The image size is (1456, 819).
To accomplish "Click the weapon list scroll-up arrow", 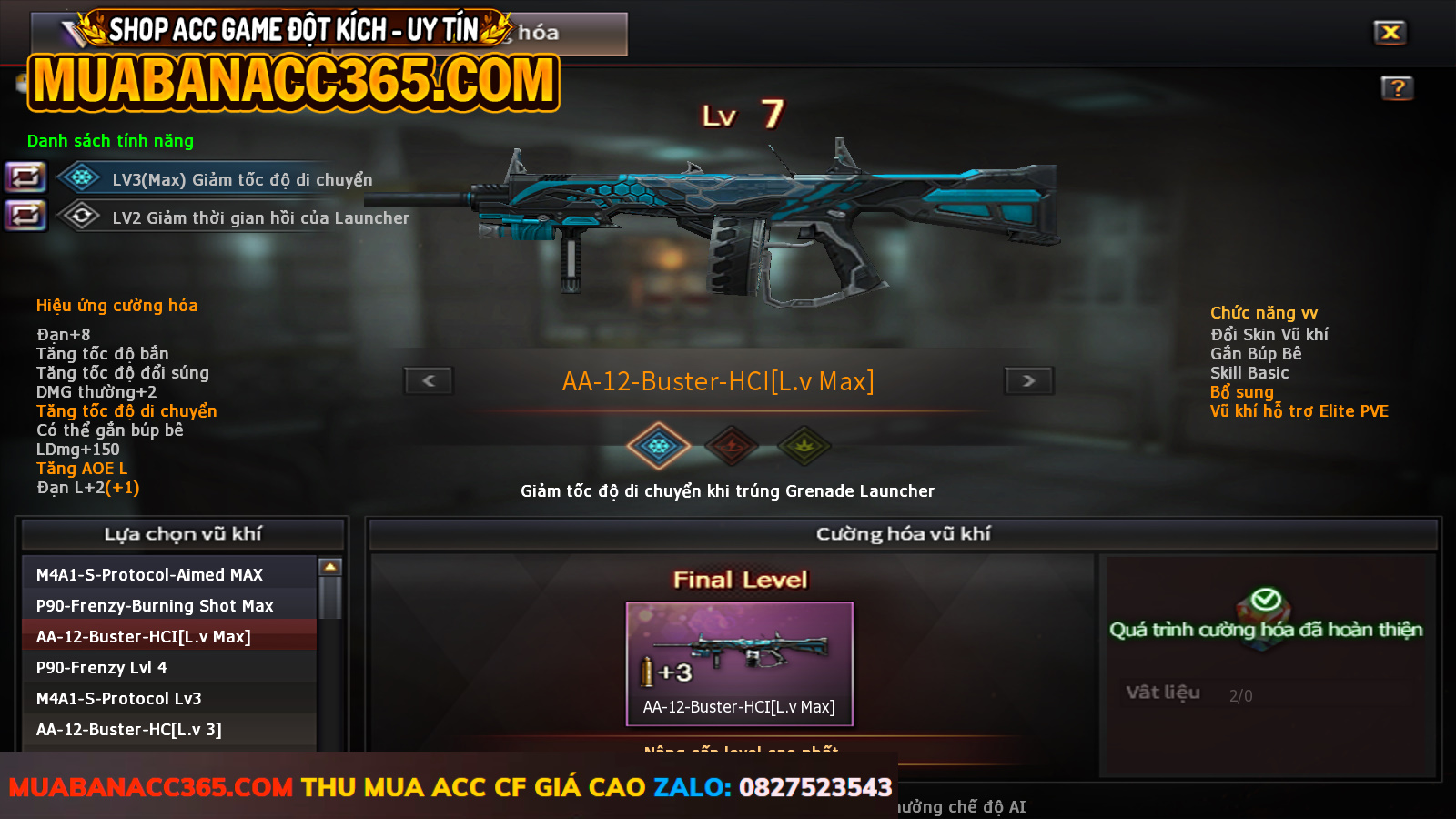I will pos(330,567).
